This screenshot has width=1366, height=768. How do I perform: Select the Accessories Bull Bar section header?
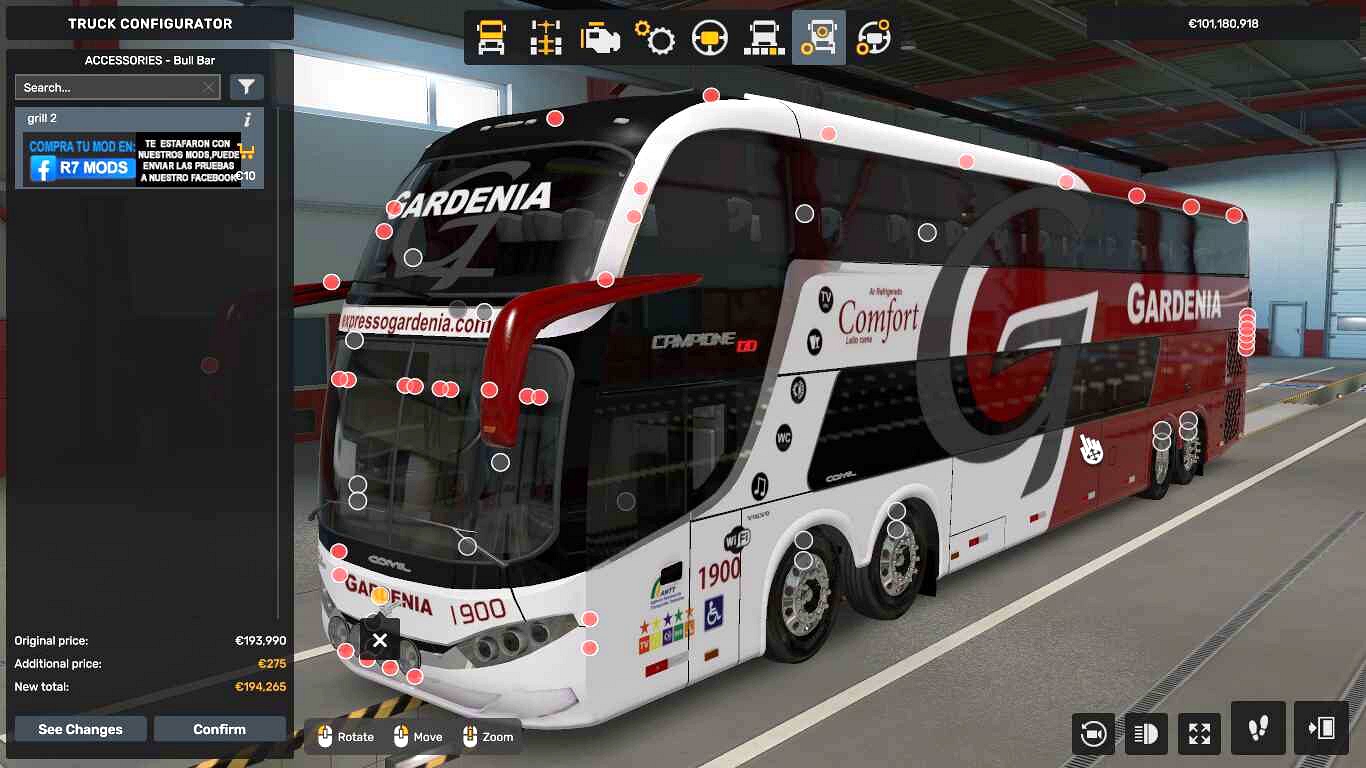pyautogui.click(x=150, y=60)
